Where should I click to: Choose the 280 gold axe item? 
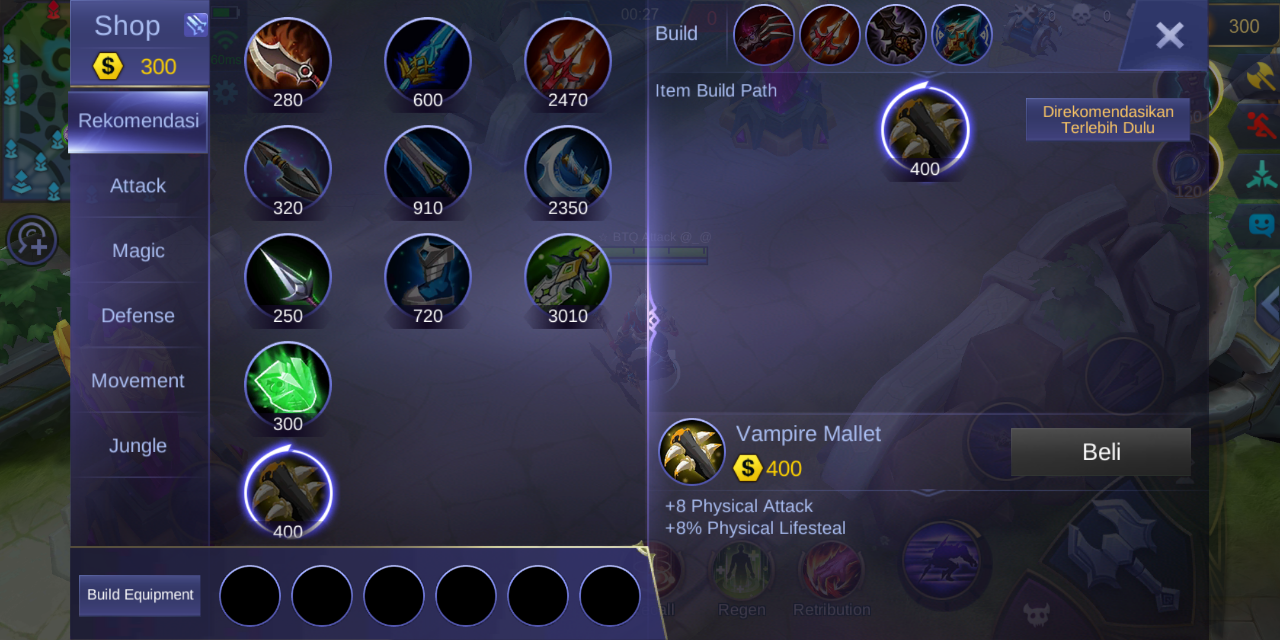[288, 60]
